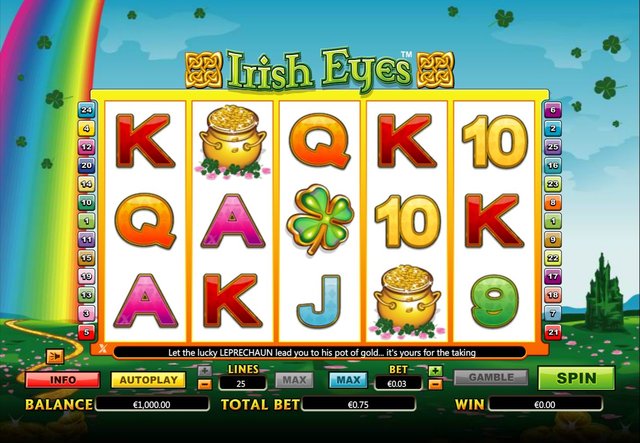Raise the bet amount with plus

click(x=435, y=371)
